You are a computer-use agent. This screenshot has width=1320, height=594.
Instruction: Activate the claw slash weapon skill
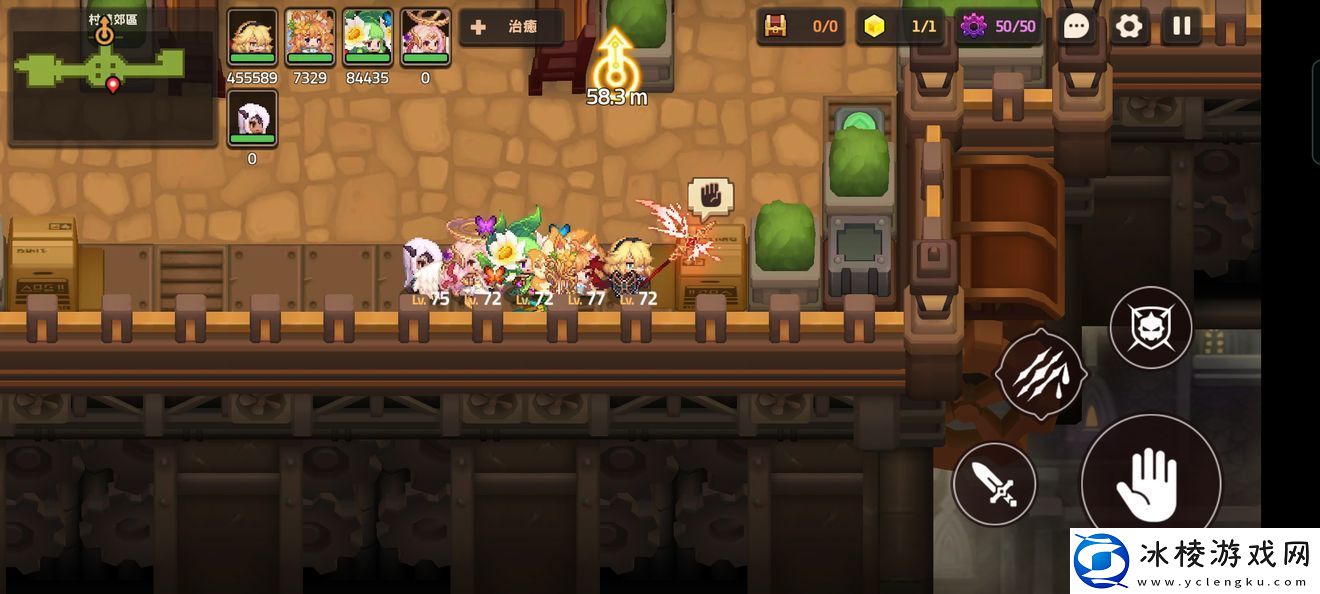coord(1040,372)
